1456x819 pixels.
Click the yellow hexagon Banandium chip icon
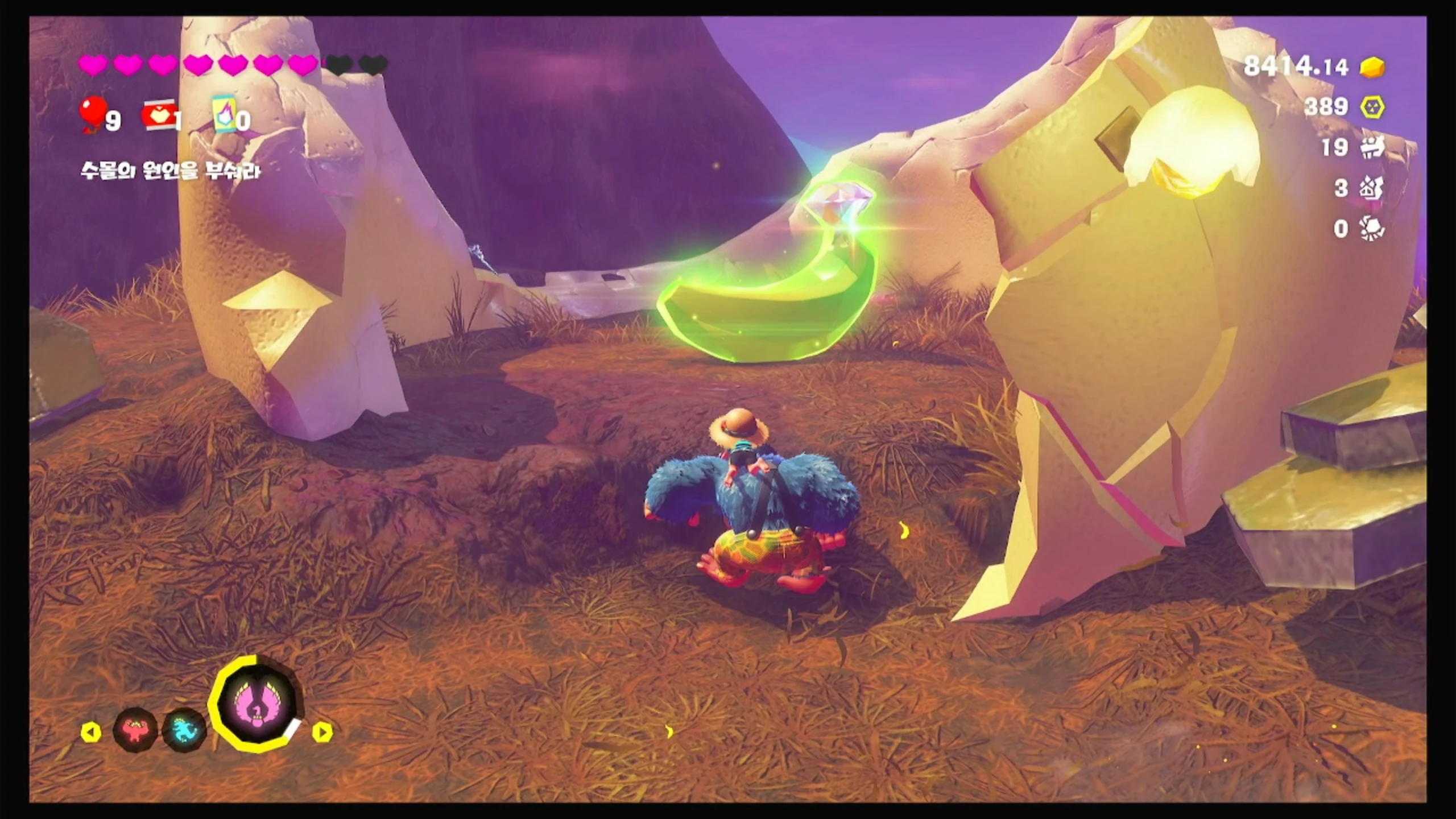tap(1373, 107)
